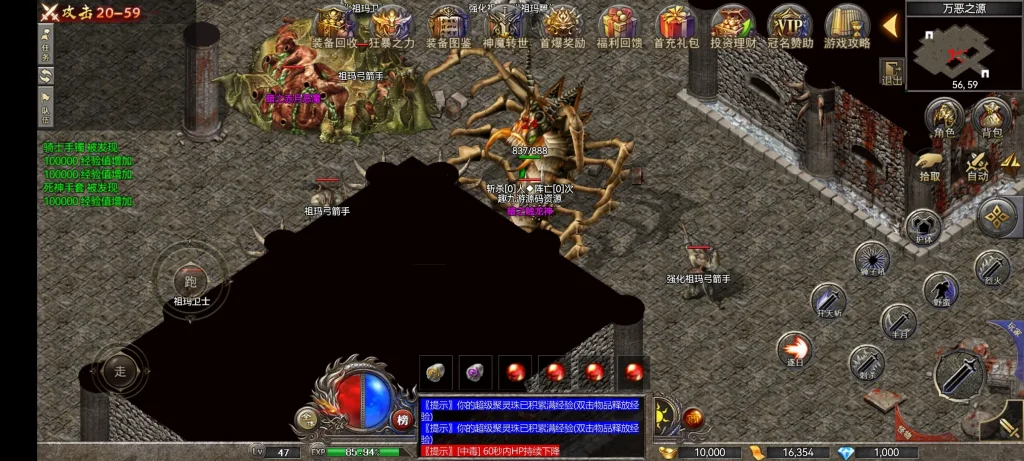Screen dimensions: 1024x461
Task: Activate the 护体 body shield skill
Action: [x=922, y=226]
